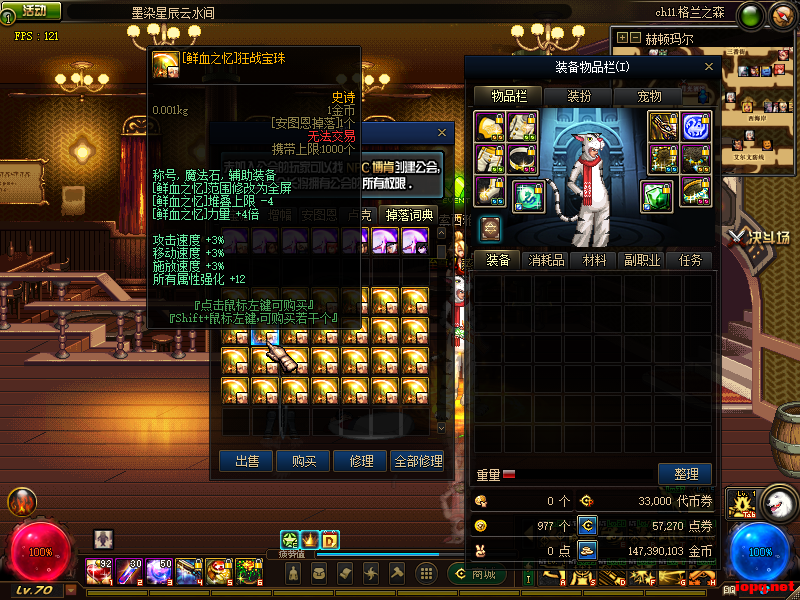Open the 材料 (Materials) category
The image size is (800, 600).
(595, 260)
